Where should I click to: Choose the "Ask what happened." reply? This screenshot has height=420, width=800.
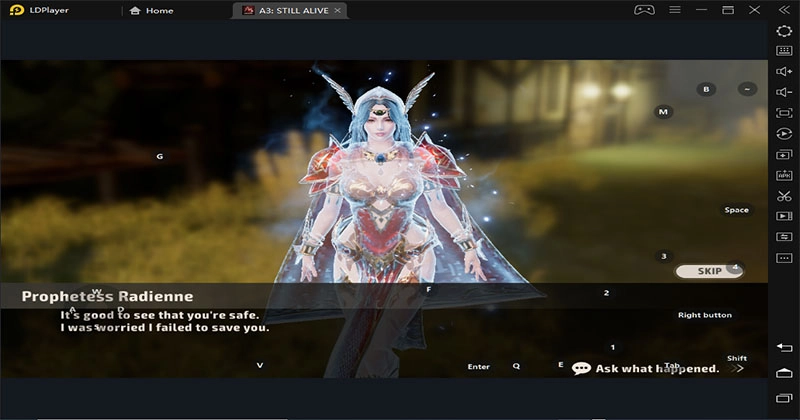pyautogui.click(x=657, y=368)
